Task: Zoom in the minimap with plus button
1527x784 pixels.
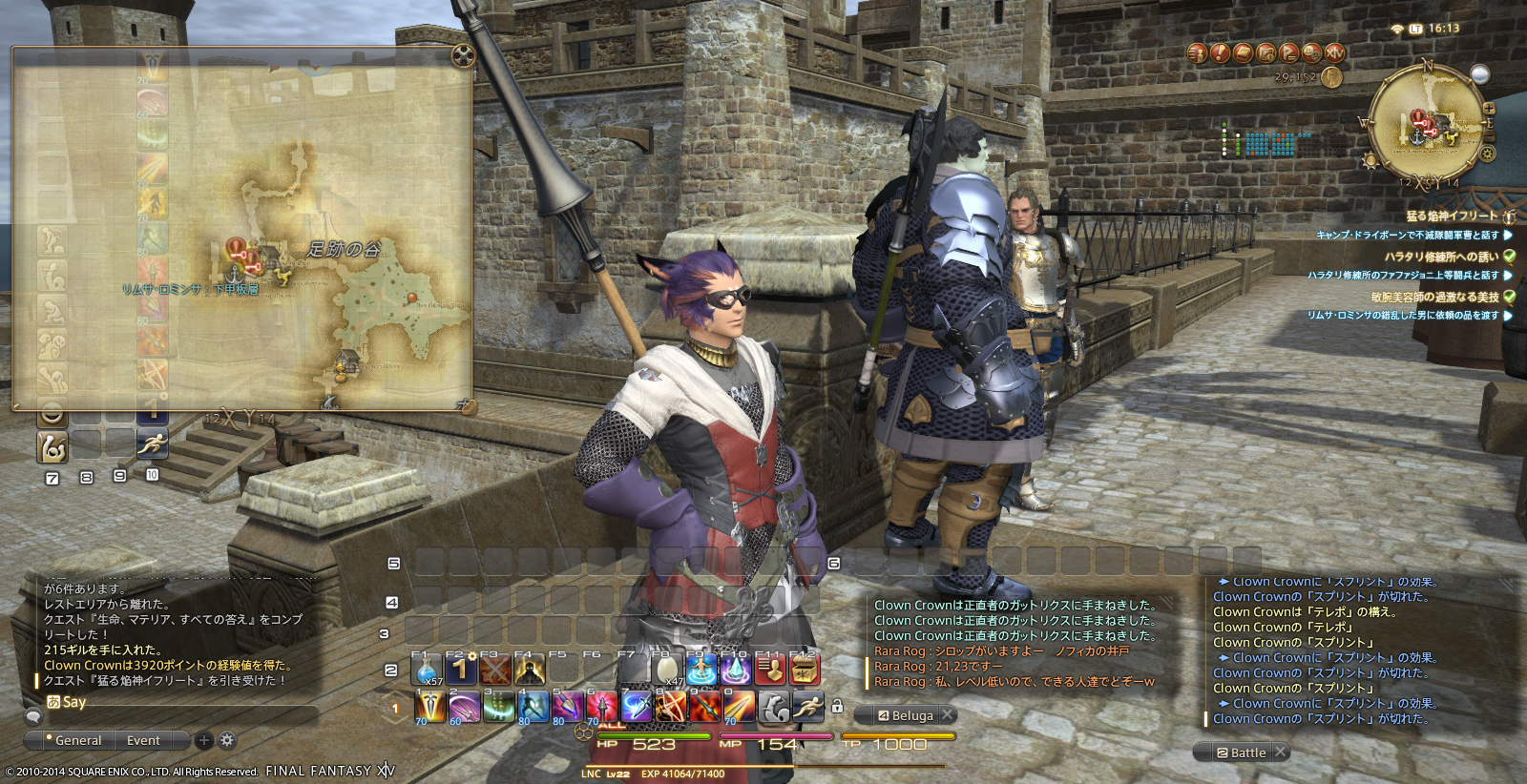Action: pyautogui.click(x=1489, y=109)
